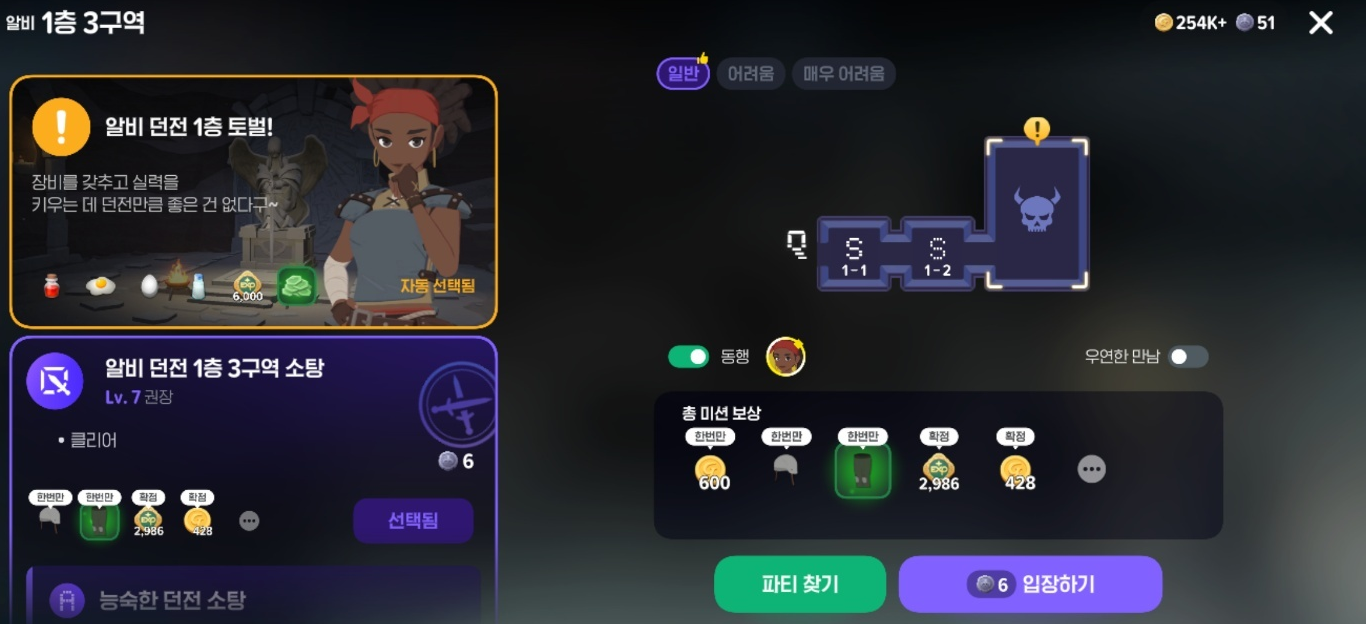The height and width of the screenshot is (624, 1366).
Task: Select the 일반 difficulty tab
Action: (682, 74)
